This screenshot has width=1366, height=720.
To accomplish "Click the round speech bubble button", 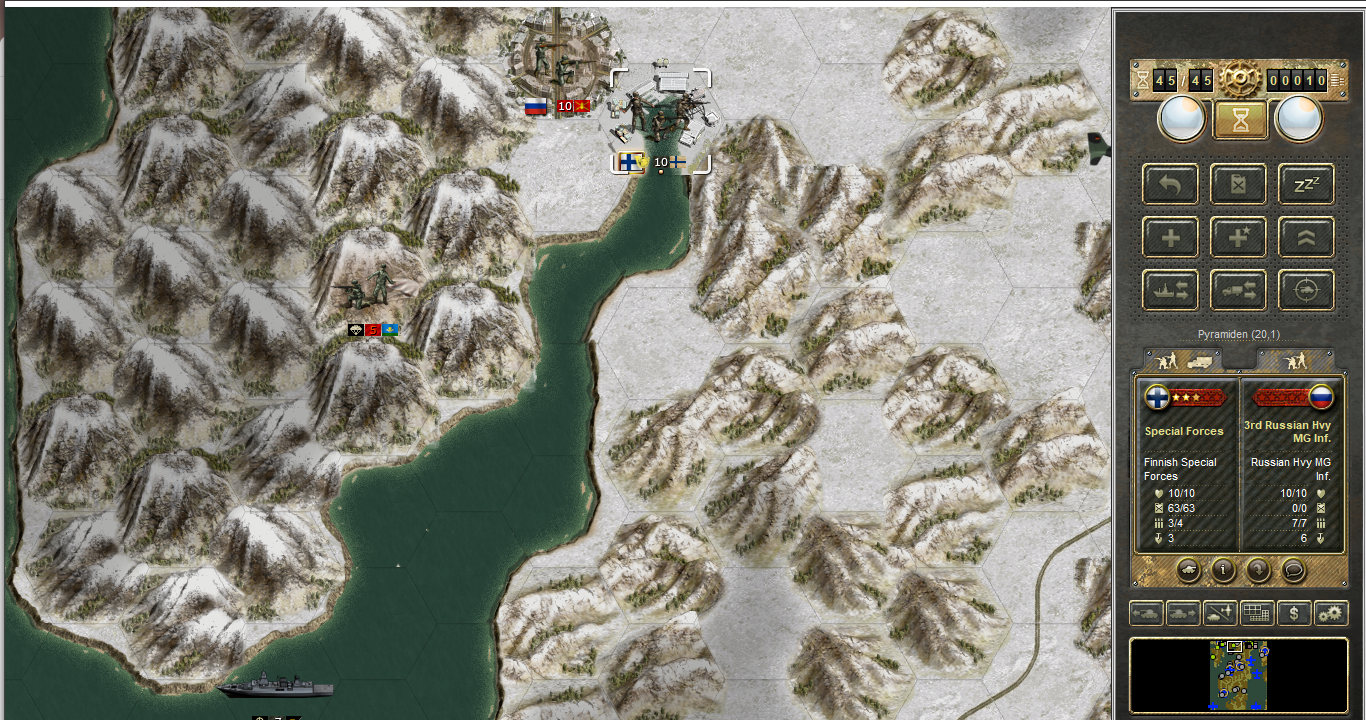I will pos(1292,570).
